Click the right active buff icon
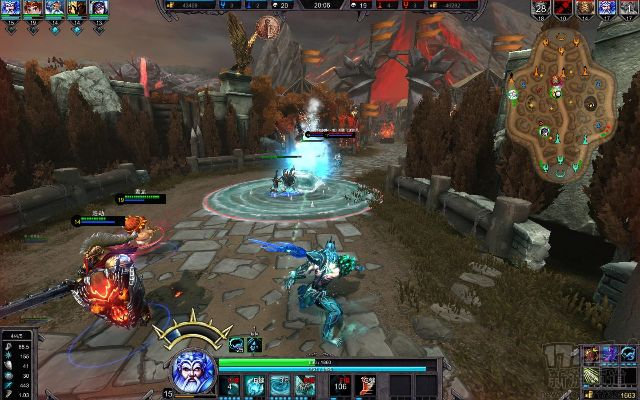The width and height of the screenshot is (640, 400). tap(254, 345)
